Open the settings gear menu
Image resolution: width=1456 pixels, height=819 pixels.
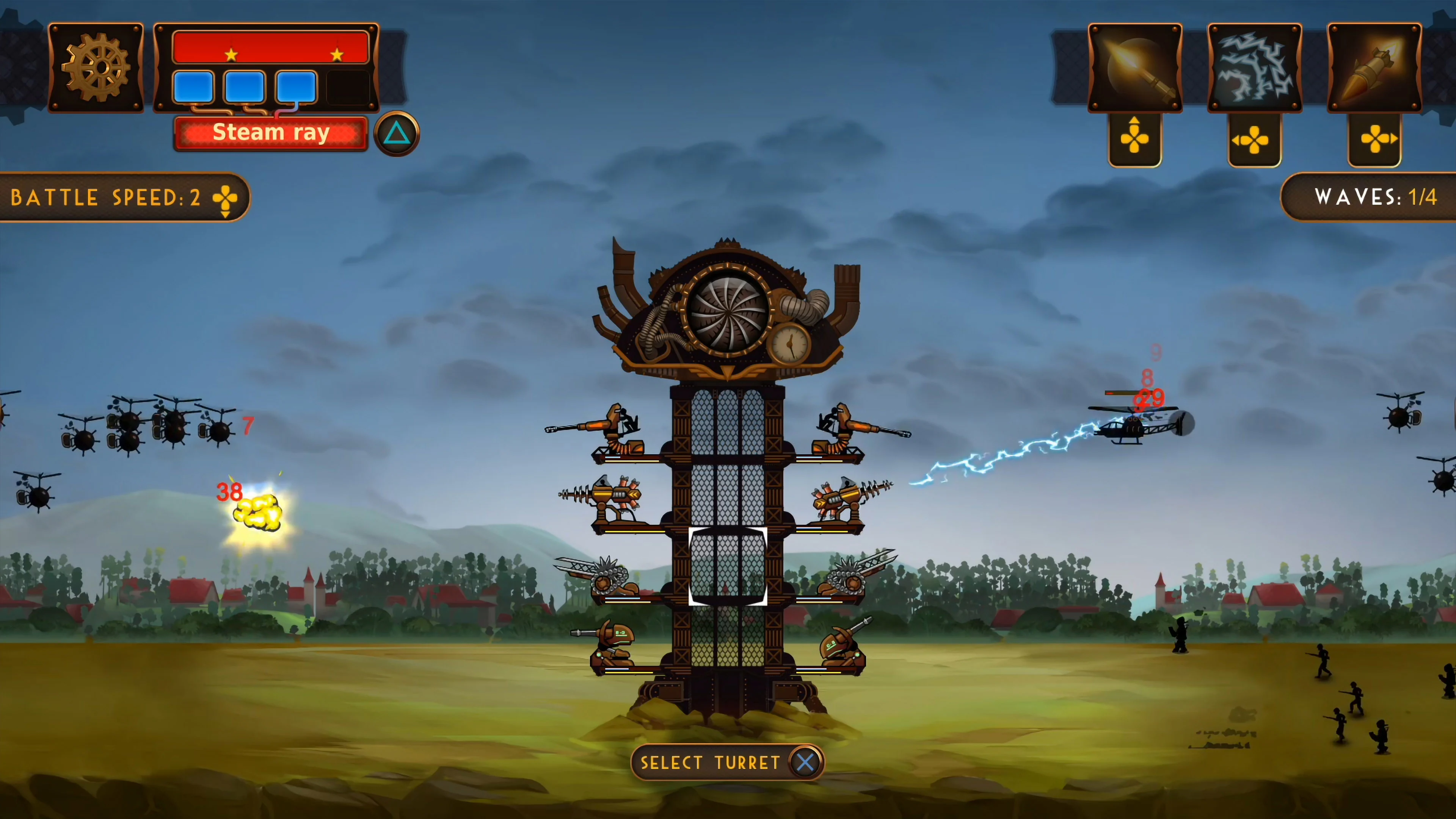coord(96,68)
